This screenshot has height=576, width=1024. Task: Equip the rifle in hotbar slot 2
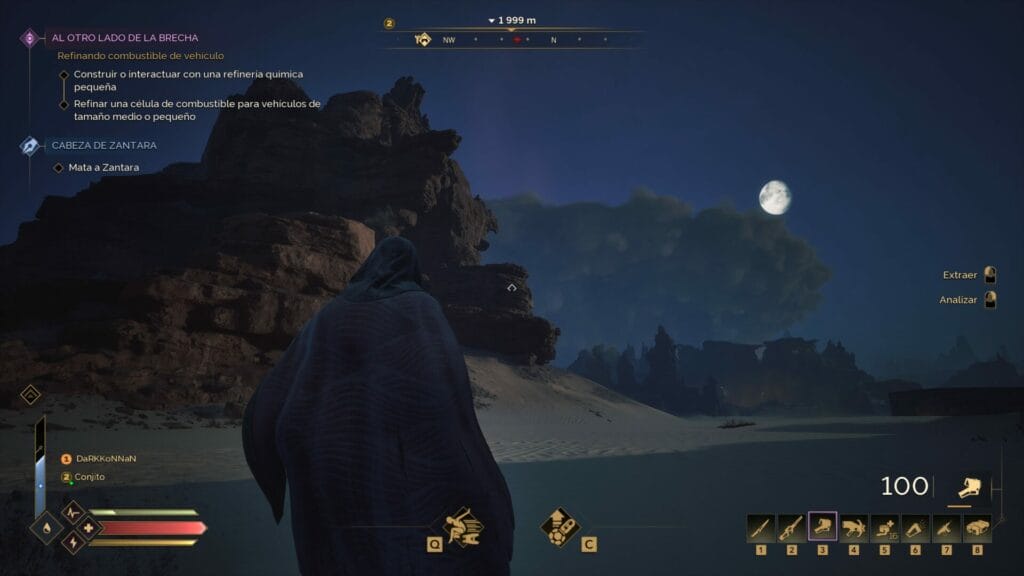click(x=792, y=528)
